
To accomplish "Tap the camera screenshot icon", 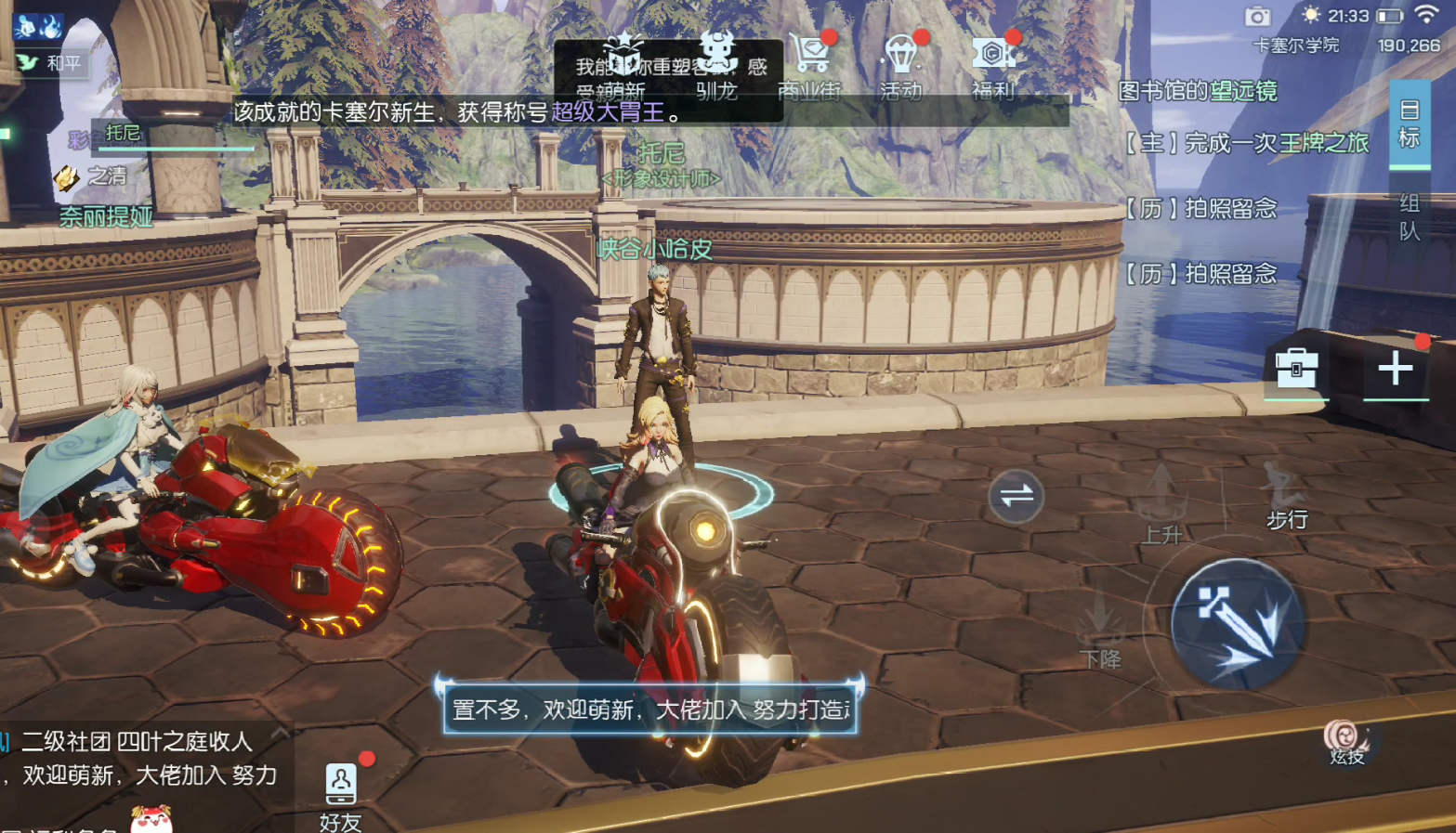I will (x=1257, y=17).
